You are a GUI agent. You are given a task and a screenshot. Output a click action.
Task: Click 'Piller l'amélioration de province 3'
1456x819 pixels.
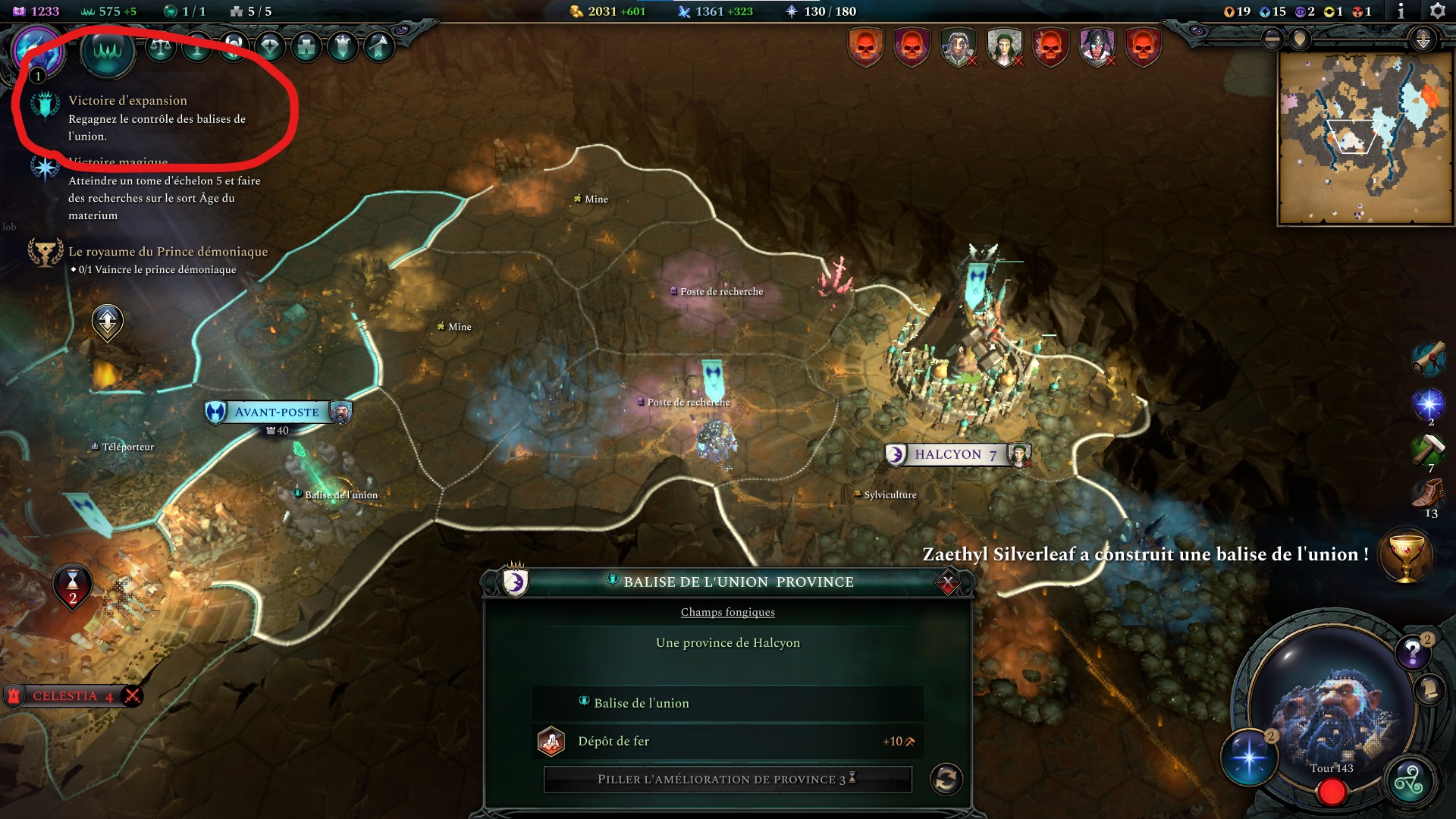click(726, 778)
